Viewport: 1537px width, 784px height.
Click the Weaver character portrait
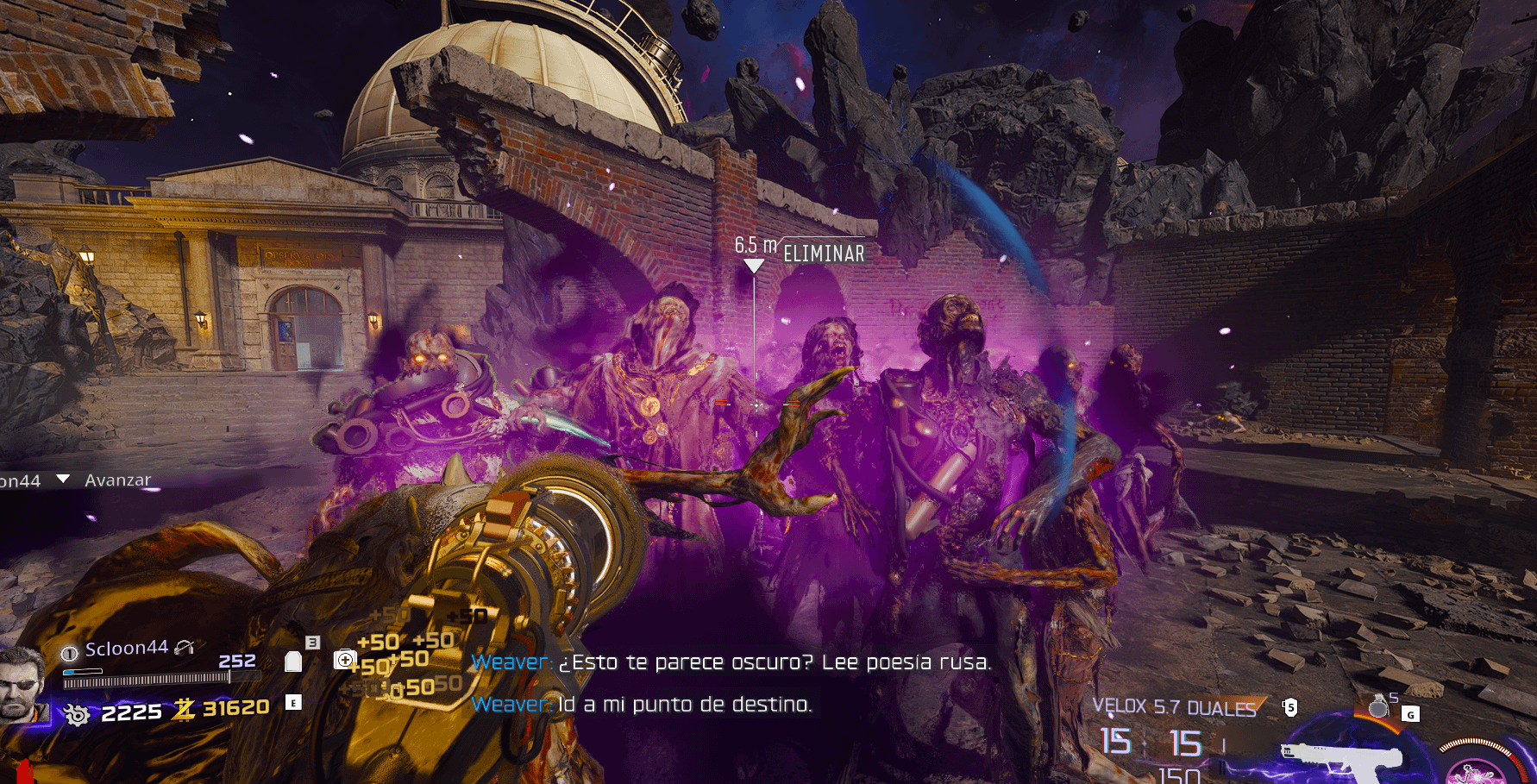tap(21, 684)
